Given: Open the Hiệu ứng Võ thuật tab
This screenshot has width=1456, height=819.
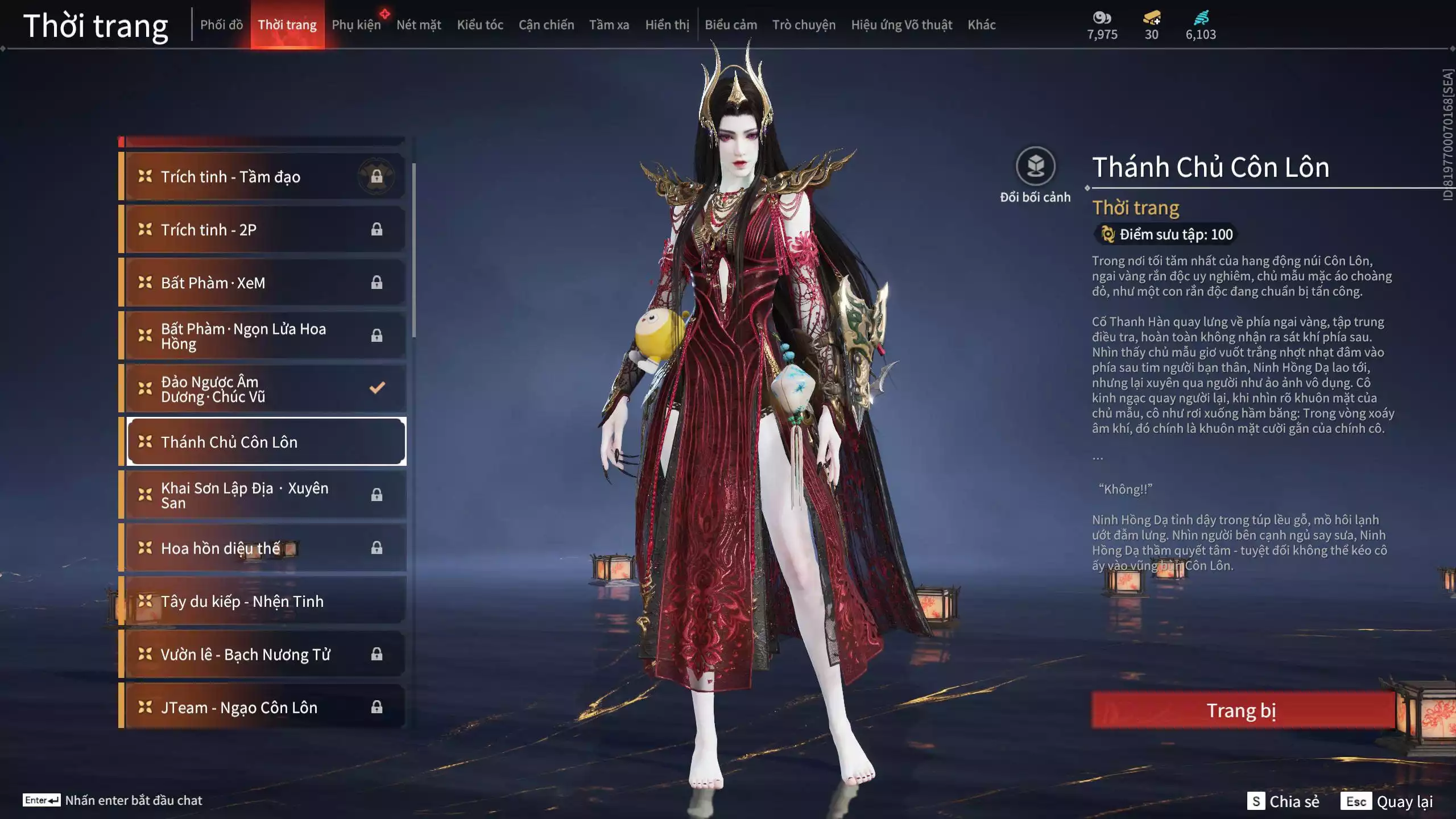Looking at the screenshot, I should point(901,25).
